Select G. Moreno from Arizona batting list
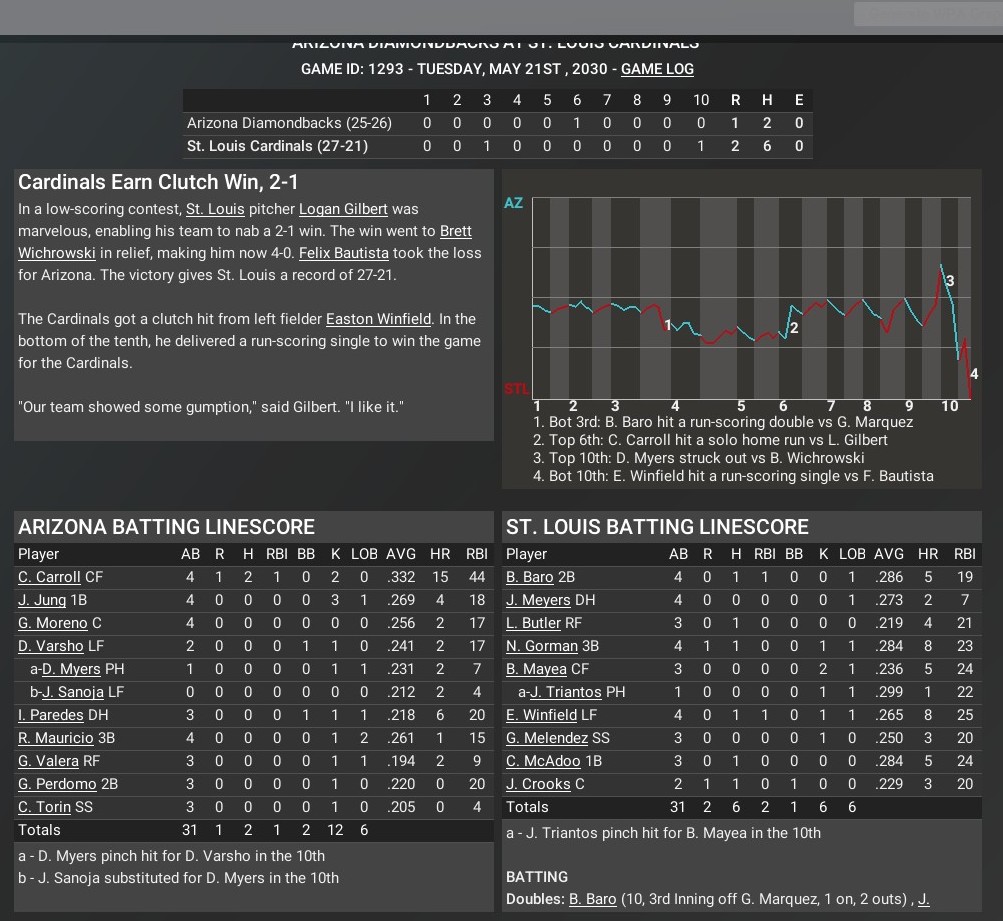Viewport: 1003px width, 921px height. [52, 623]
